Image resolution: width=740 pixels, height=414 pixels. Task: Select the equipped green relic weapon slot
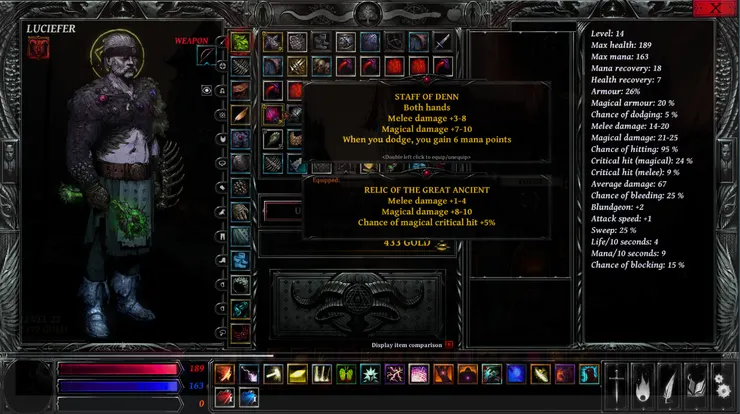(241, 42)
